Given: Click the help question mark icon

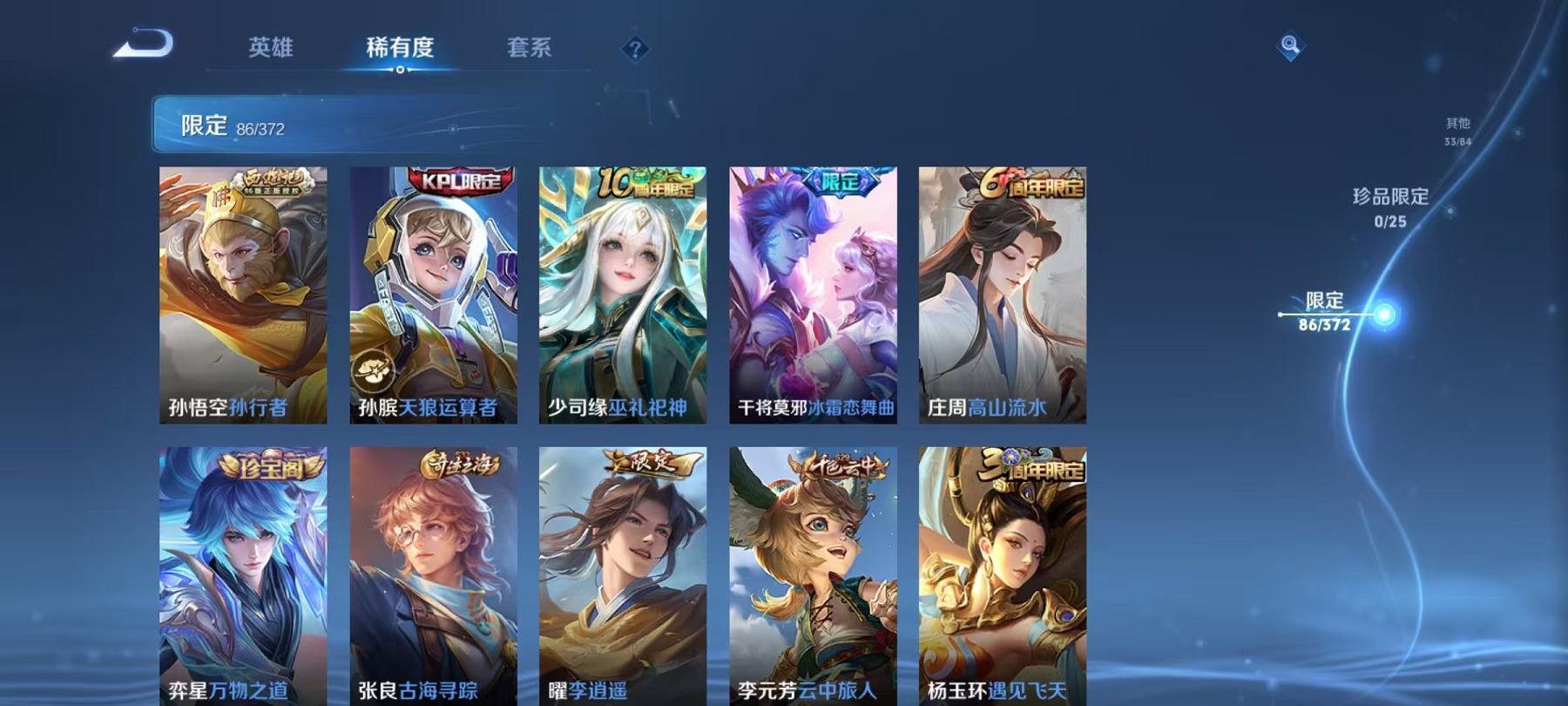Looking at the screenshot, I should (635, 49).
